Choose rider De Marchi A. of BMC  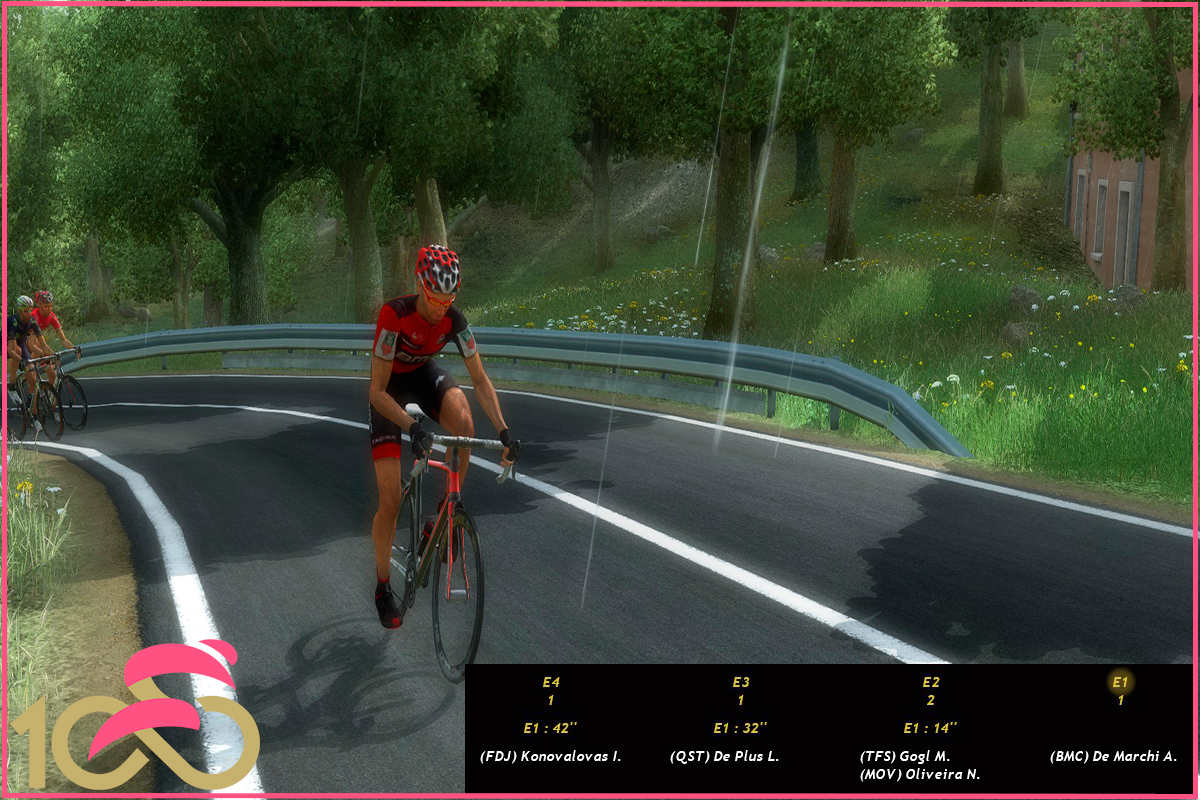tap(1113, 757)
